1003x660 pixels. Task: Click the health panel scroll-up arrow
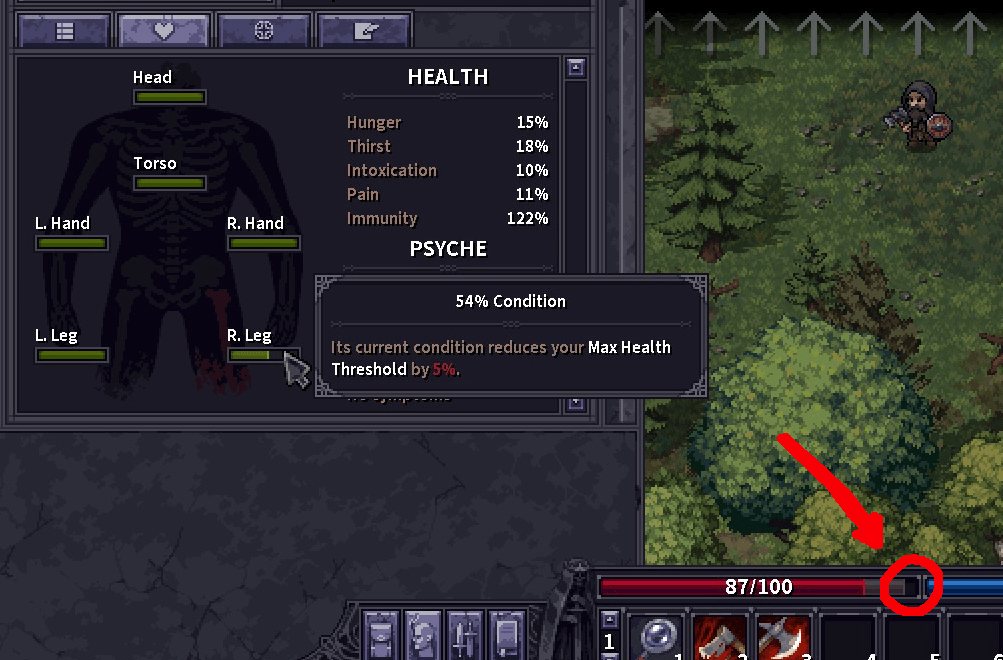pos(576,68)
